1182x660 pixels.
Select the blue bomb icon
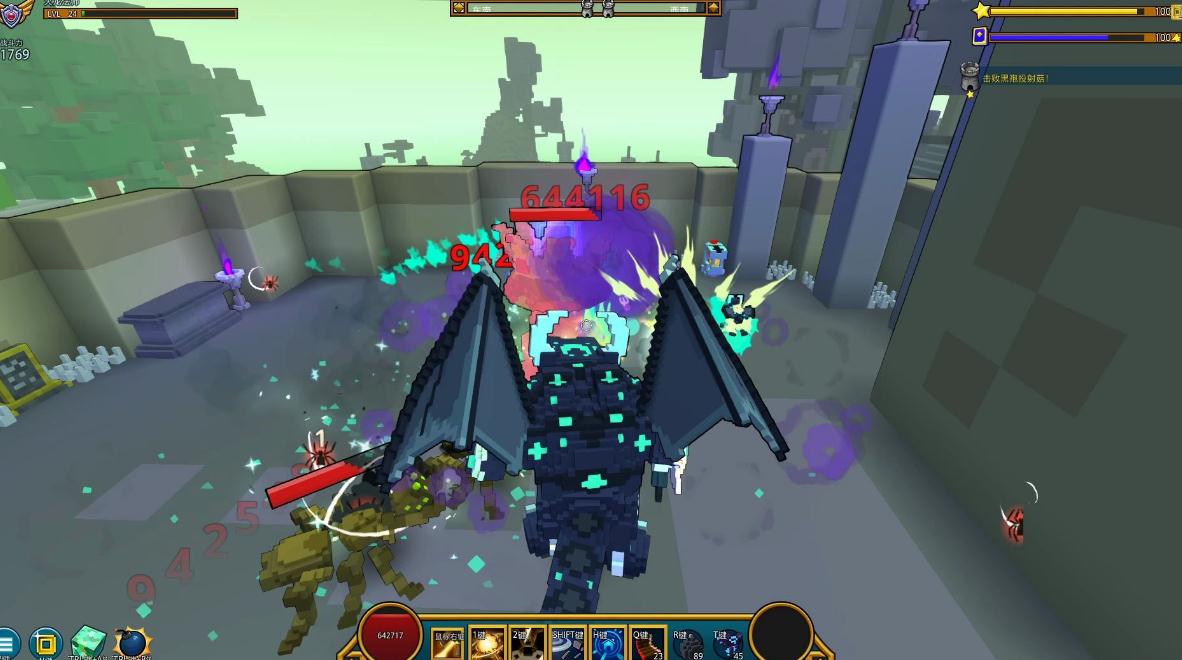pyautogui.click(x=131, y=643)
